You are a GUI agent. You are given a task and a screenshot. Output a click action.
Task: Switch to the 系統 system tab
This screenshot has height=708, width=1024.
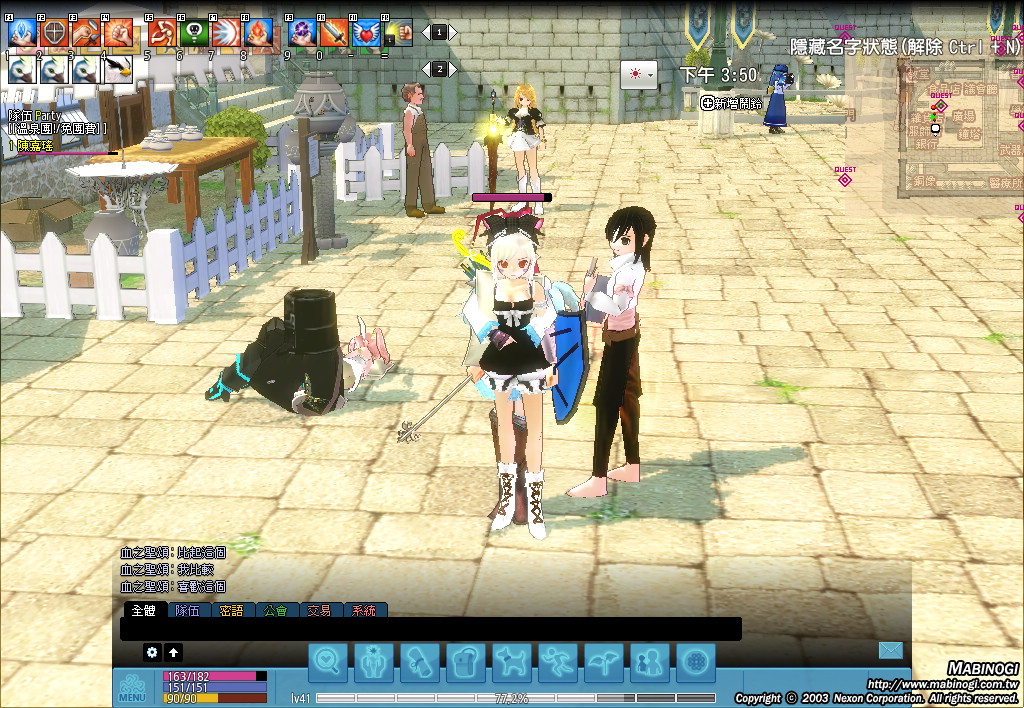tap(364, 610)
